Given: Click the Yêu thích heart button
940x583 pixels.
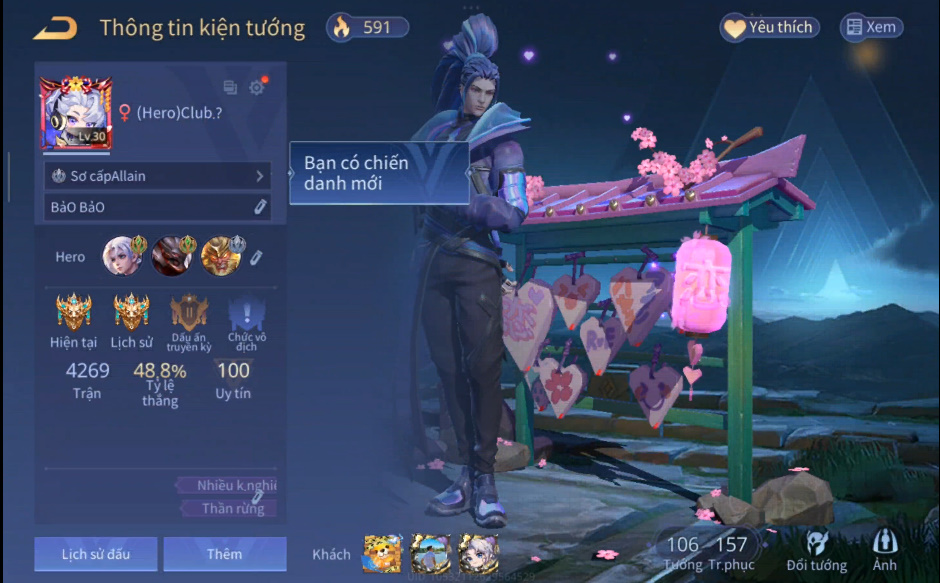Looking at the screenshot, I should tap(769, 28).
